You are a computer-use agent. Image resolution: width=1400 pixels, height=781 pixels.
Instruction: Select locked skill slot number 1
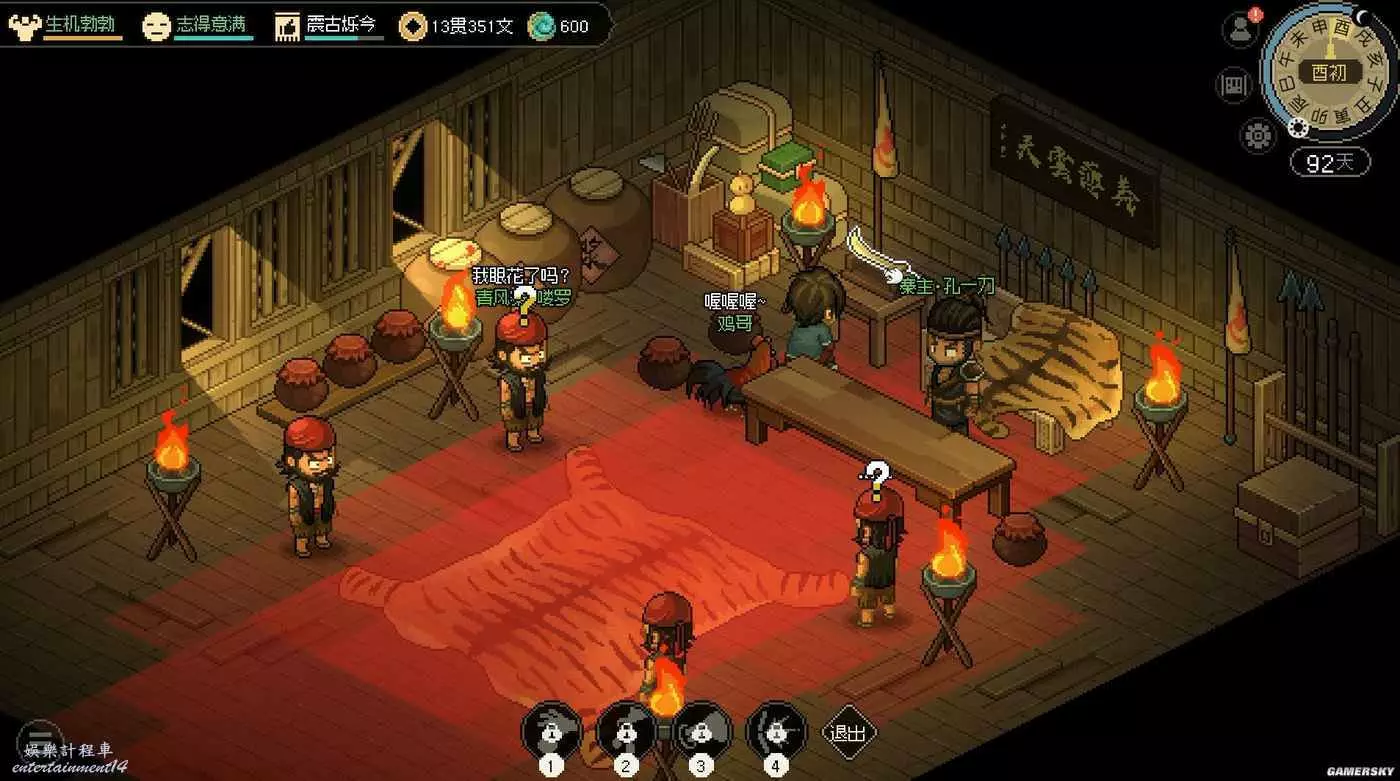[x=551, y=732]
